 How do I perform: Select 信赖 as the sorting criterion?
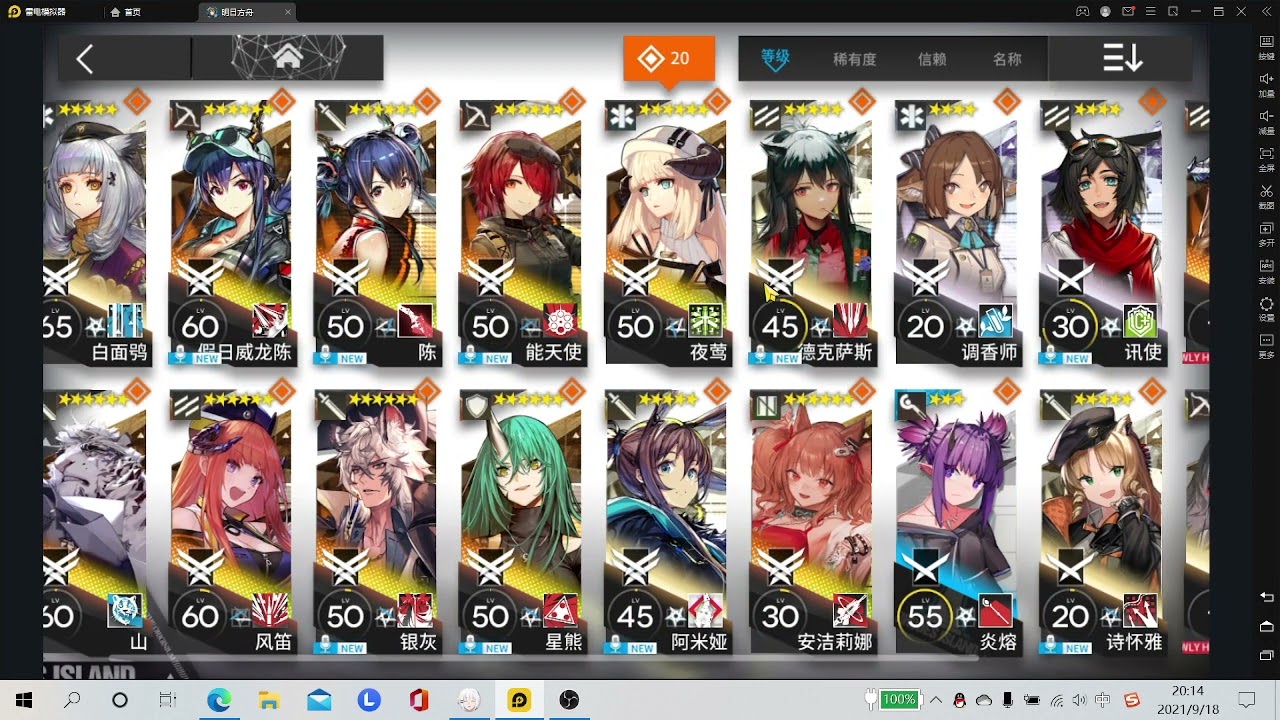point(931,58)
